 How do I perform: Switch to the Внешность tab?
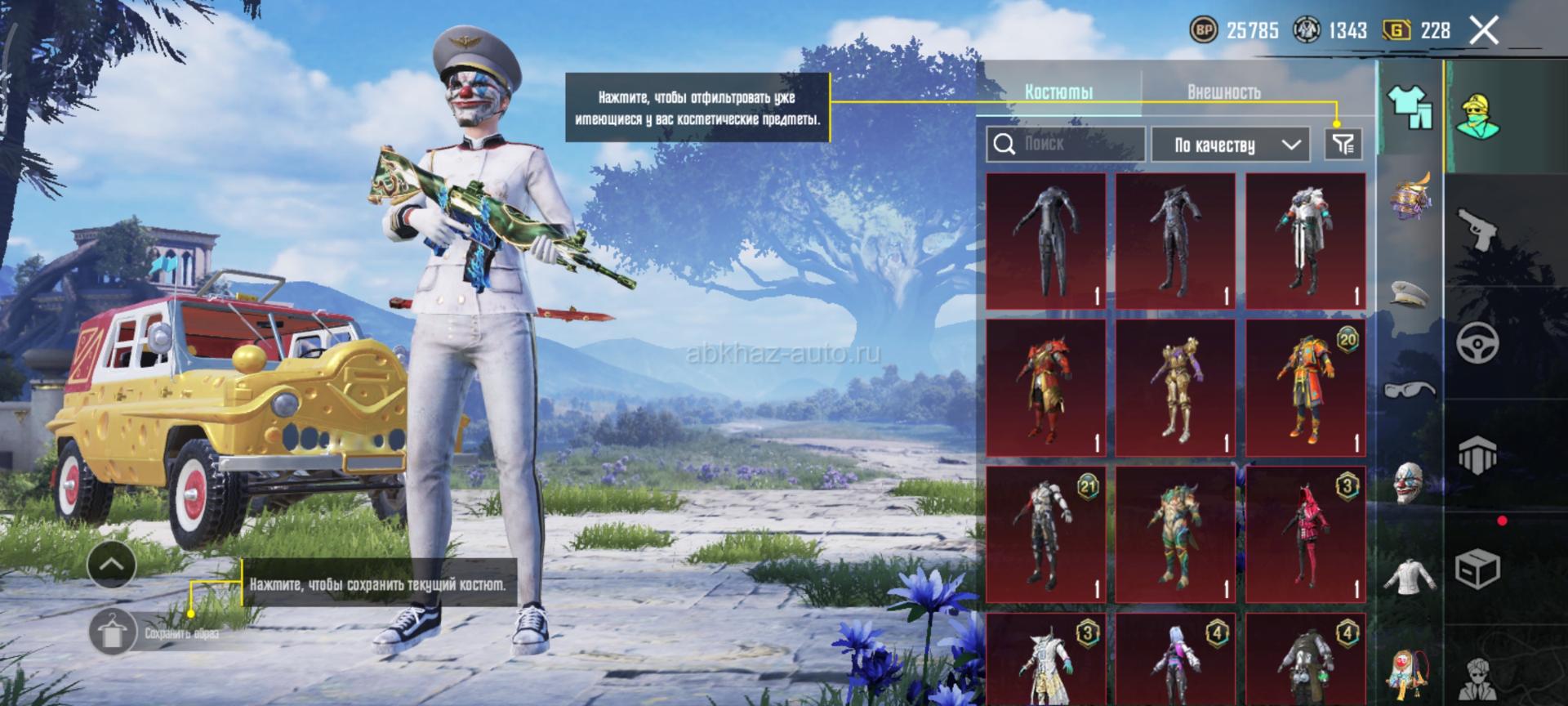[x=1223, y=92]
